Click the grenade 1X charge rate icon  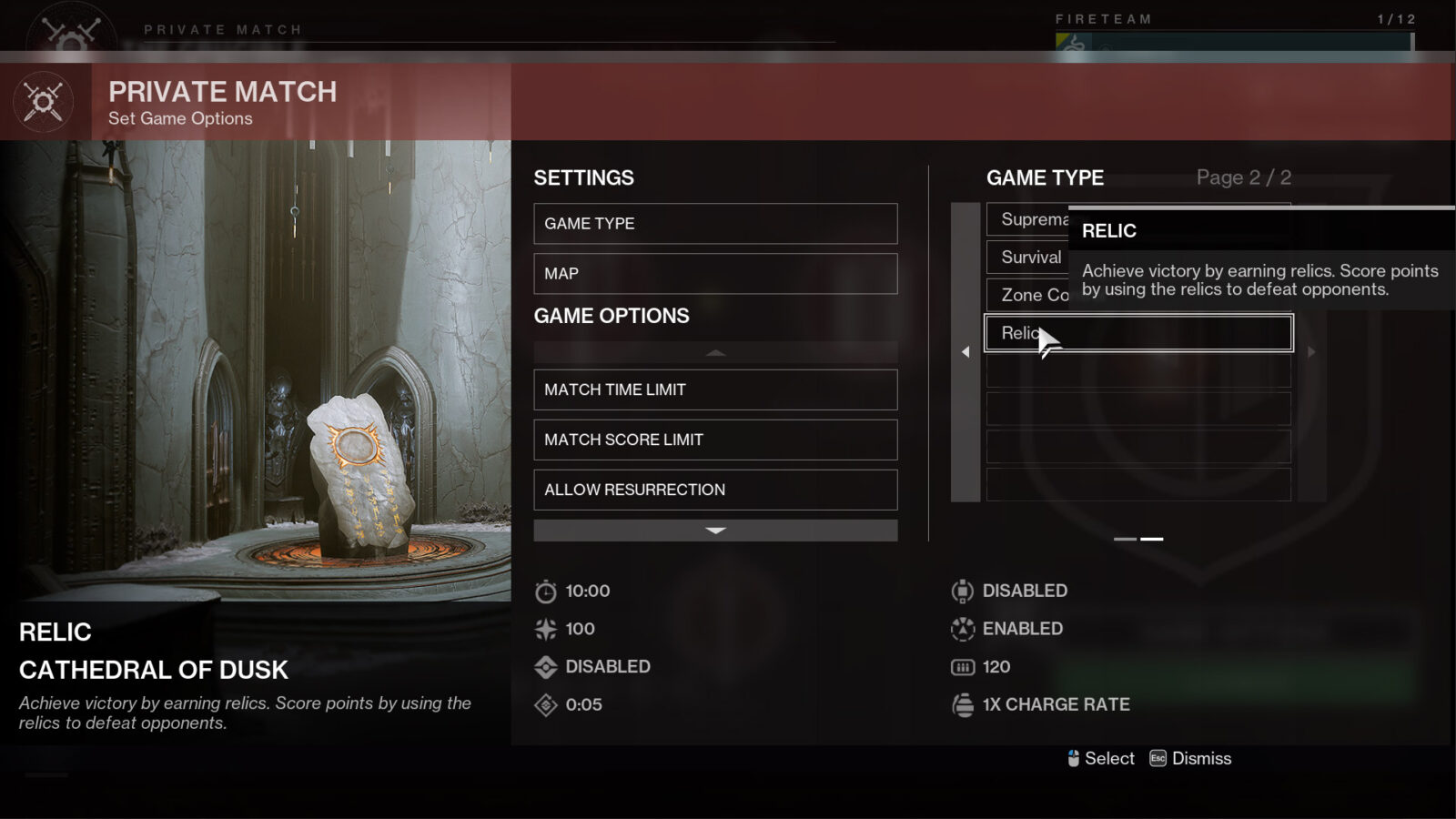(x=963, y=703)
